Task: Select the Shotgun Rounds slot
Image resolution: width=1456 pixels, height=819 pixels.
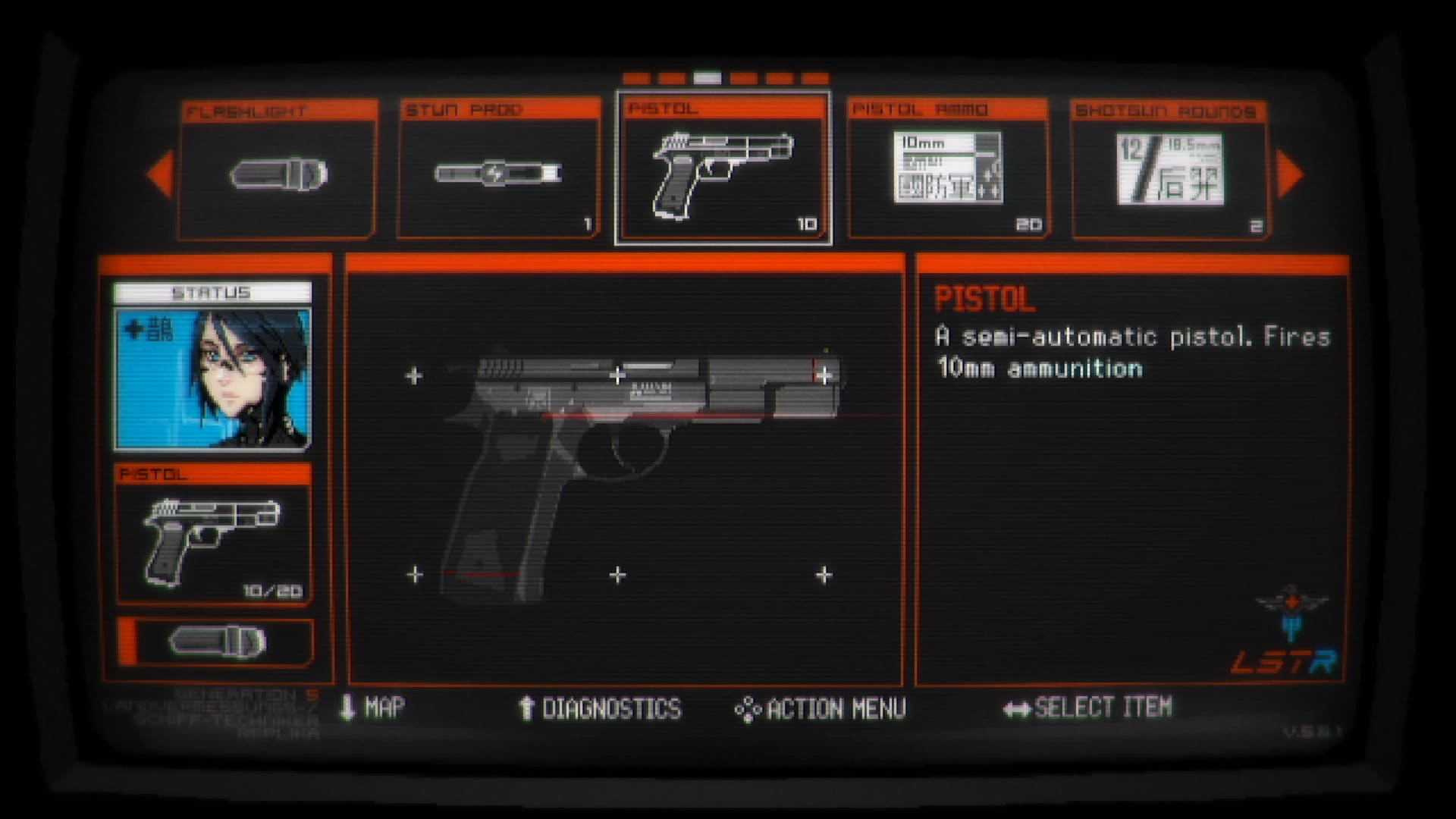Action: point(1169,171)
